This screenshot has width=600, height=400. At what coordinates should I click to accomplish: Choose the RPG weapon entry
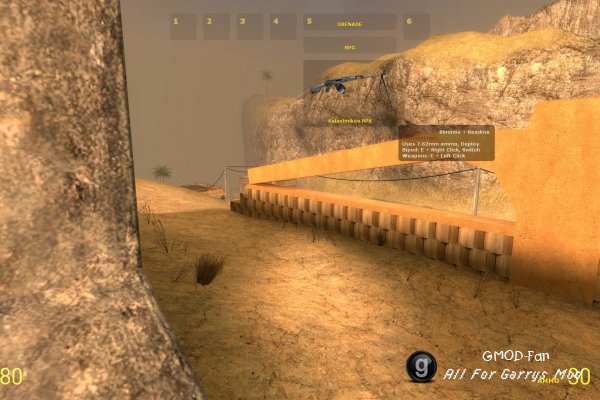point(350,45)
